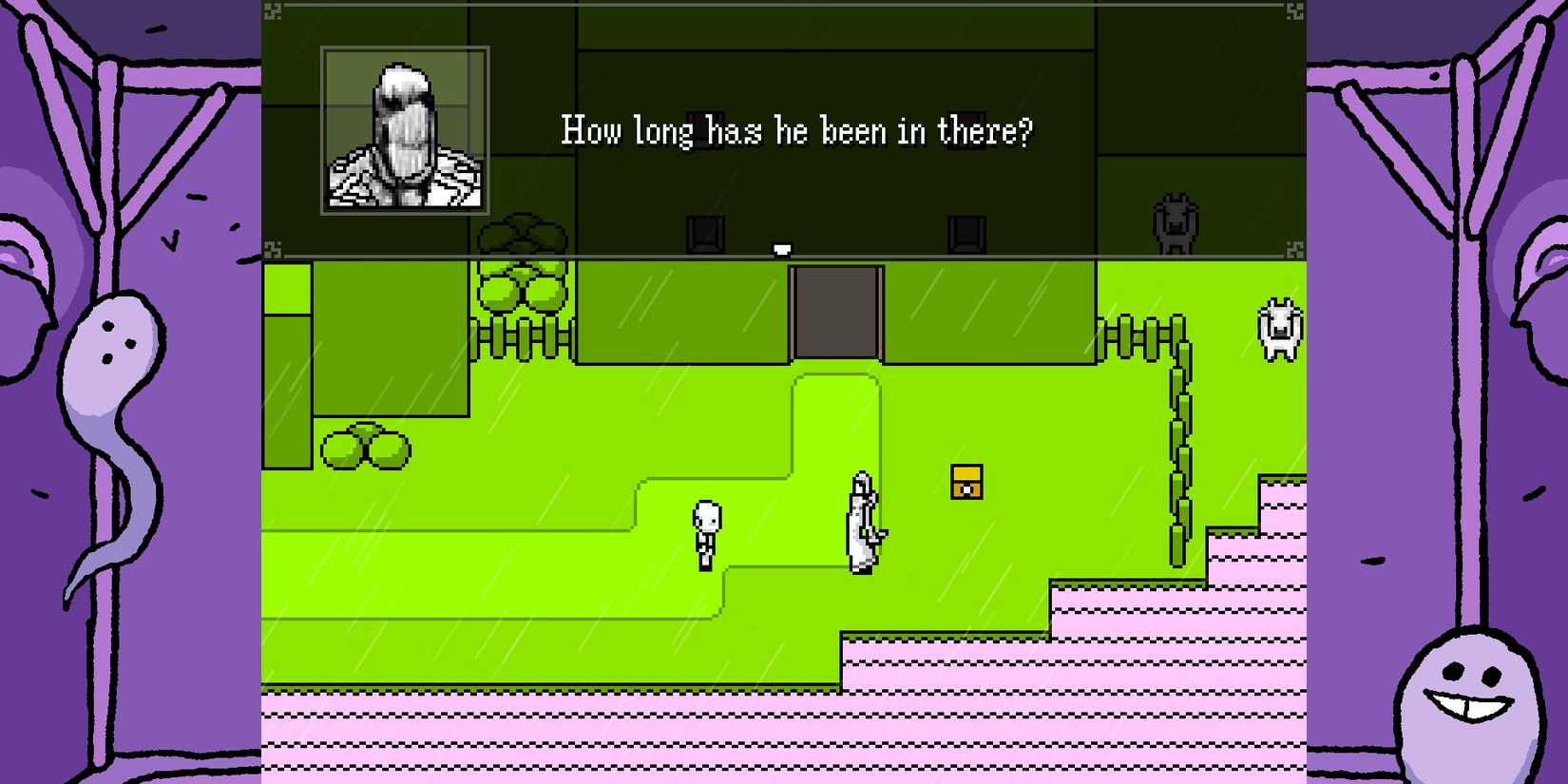Click the fence gate on the left side
1568x784 pixels.
pyautogui.click(x=523, y=342)
